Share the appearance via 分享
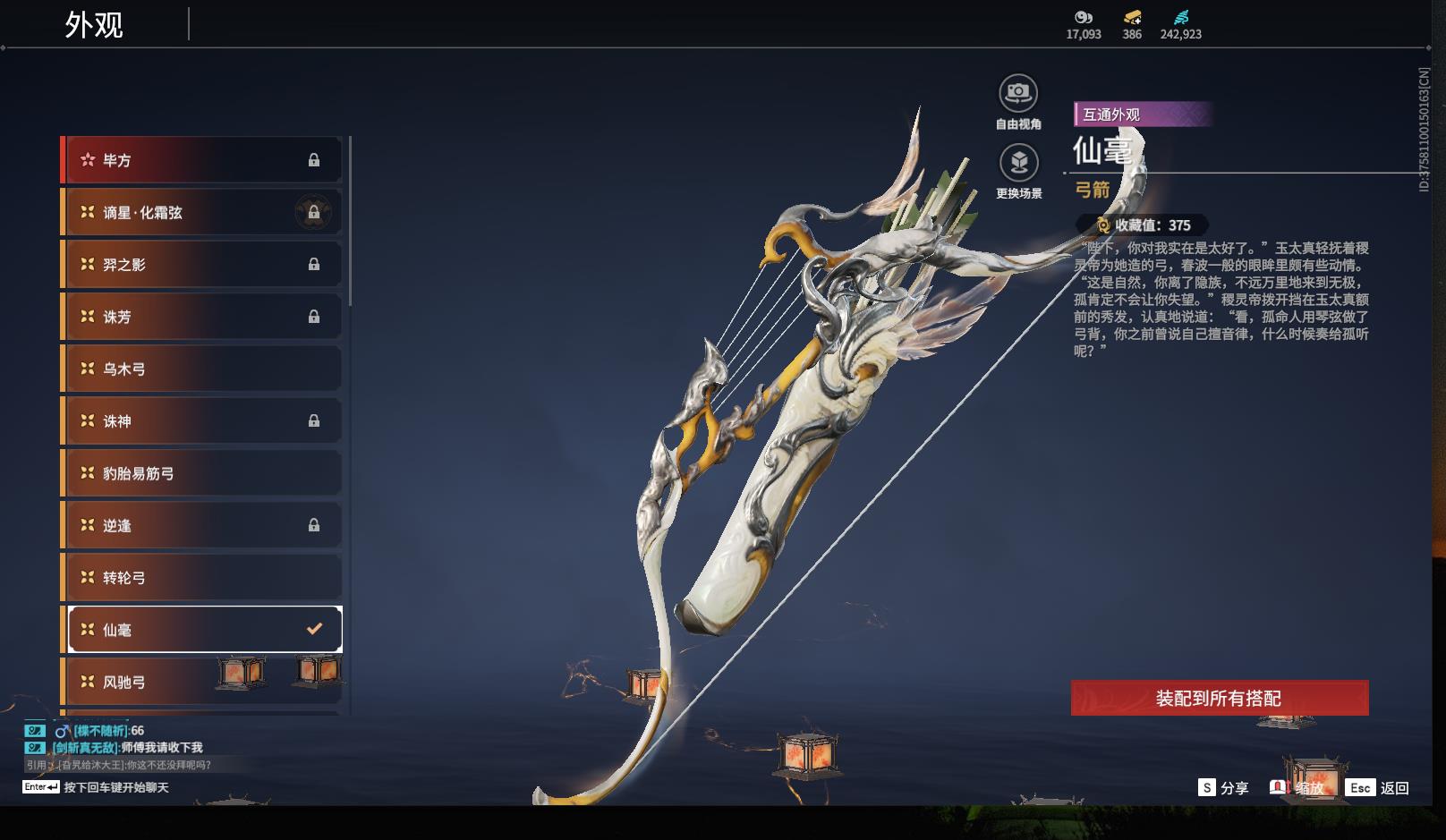This screenshot has width=1446, height=840. (x=1223, y=788)
